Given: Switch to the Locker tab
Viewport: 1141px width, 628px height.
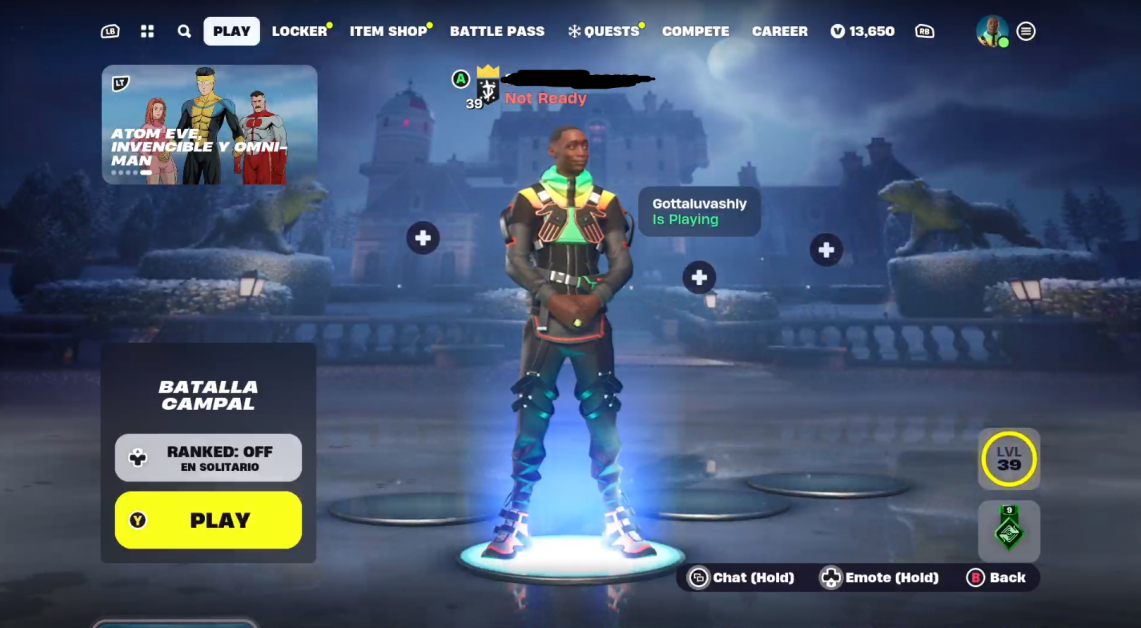Looking at the screenshot, I should [299, 31].
